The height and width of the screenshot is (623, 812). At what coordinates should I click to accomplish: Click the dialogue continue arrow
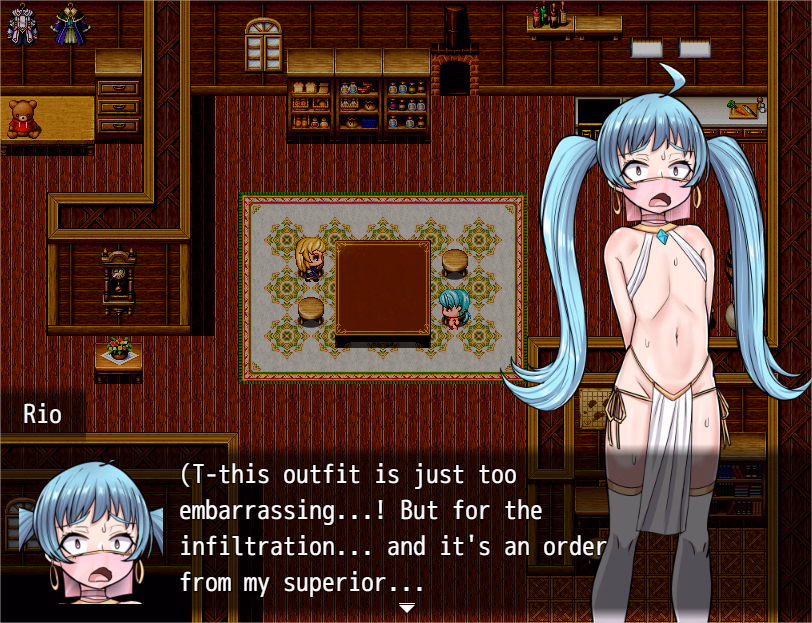[x=406, y=607]
